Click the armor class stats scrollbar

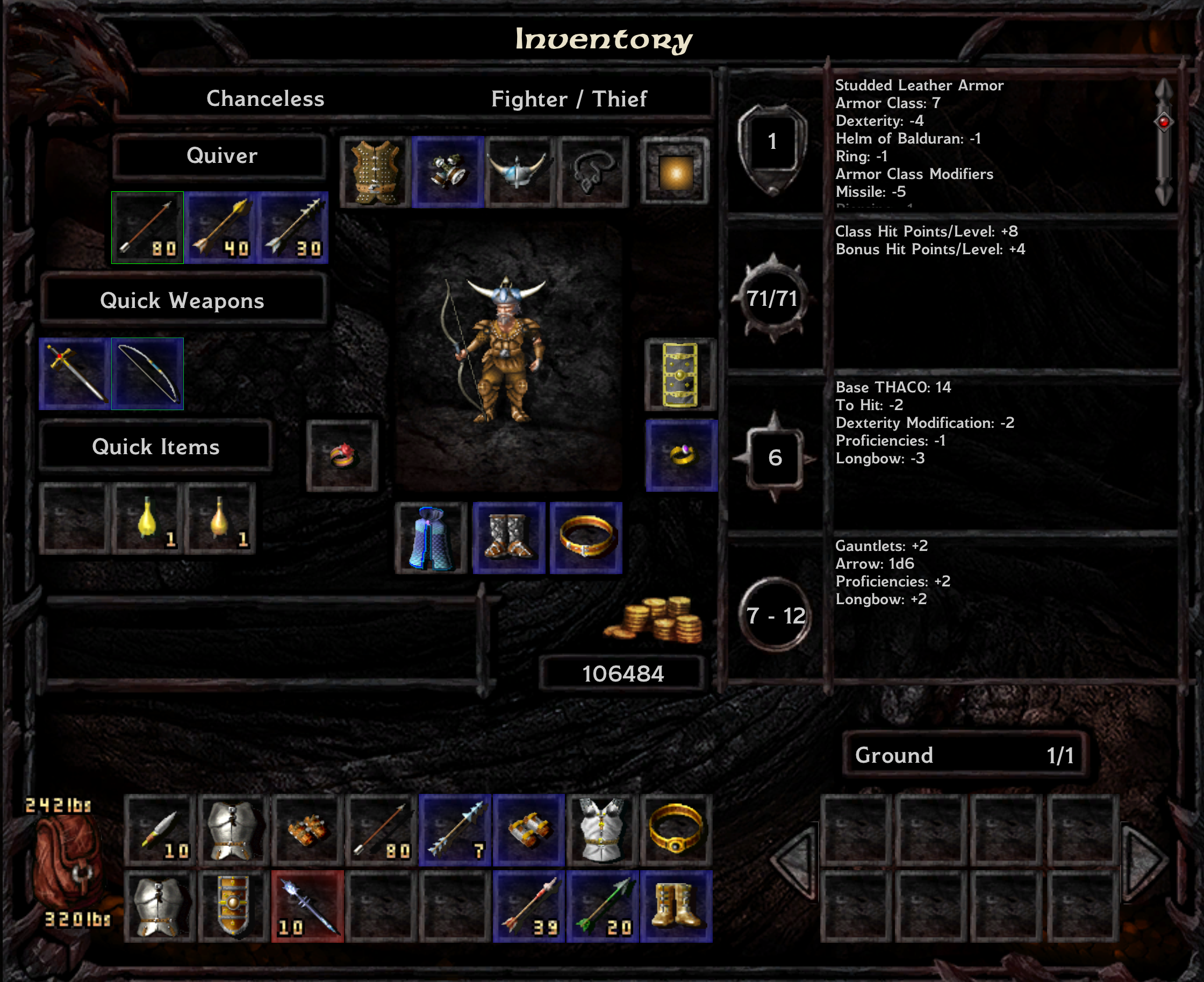[1163, 141]
